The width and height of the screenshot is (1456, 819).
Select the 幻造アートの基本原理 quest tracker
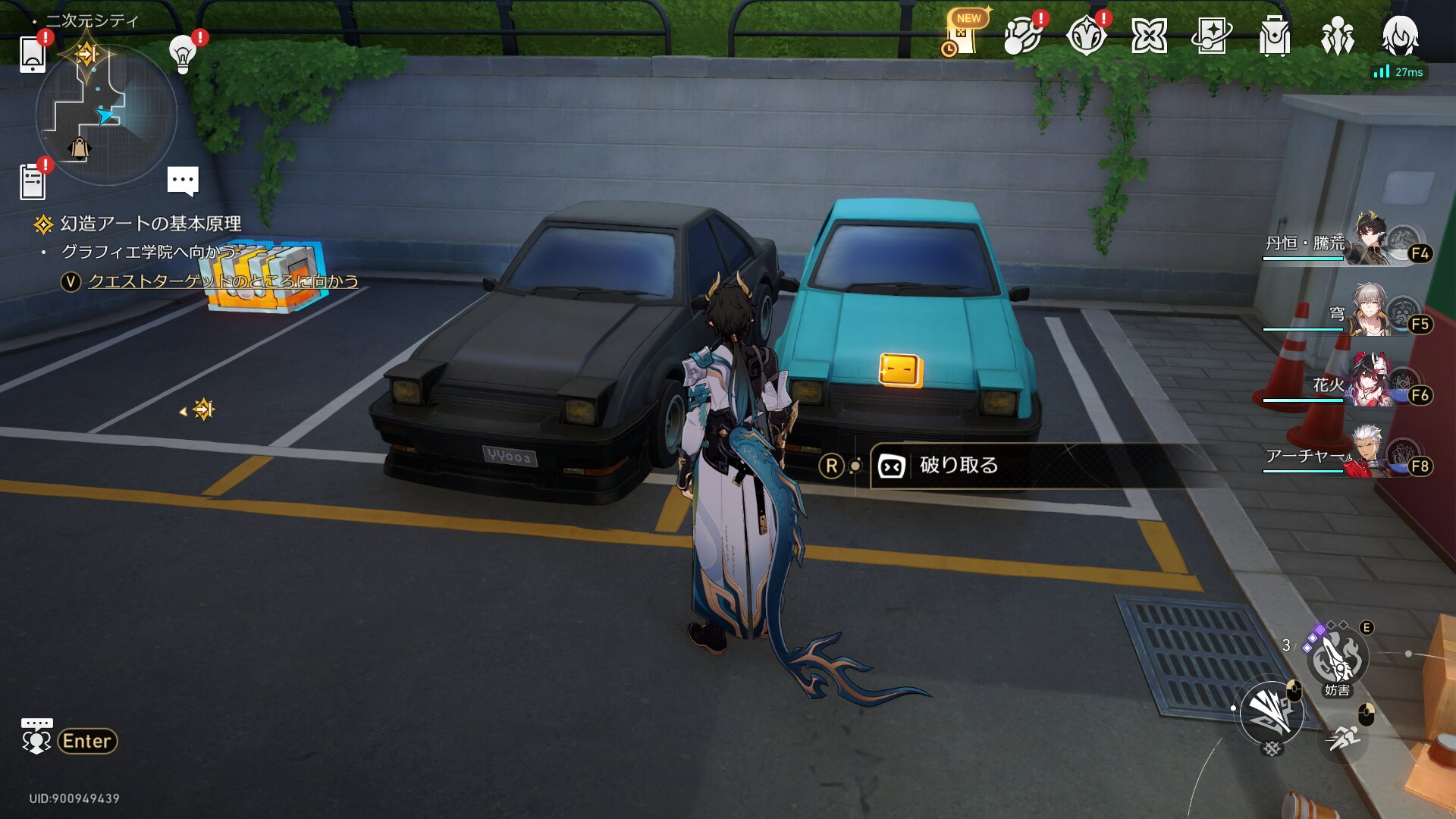pos(150,224)
